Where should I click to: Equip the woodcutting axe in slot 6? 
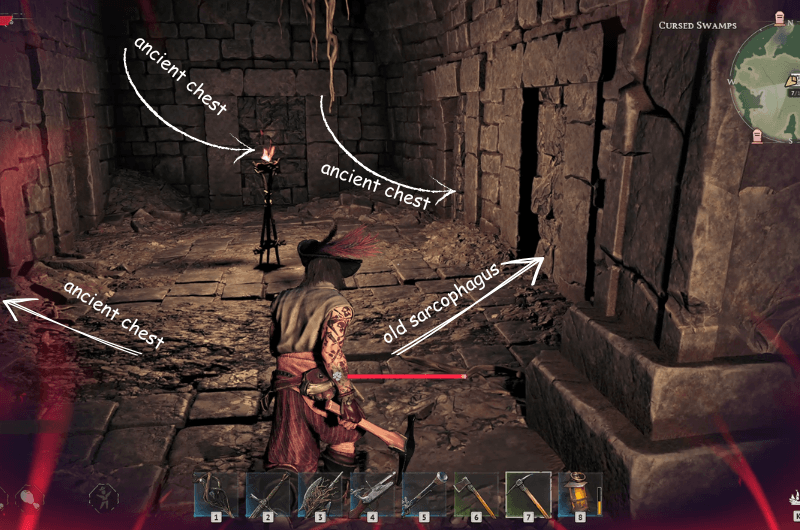(476, 493)
